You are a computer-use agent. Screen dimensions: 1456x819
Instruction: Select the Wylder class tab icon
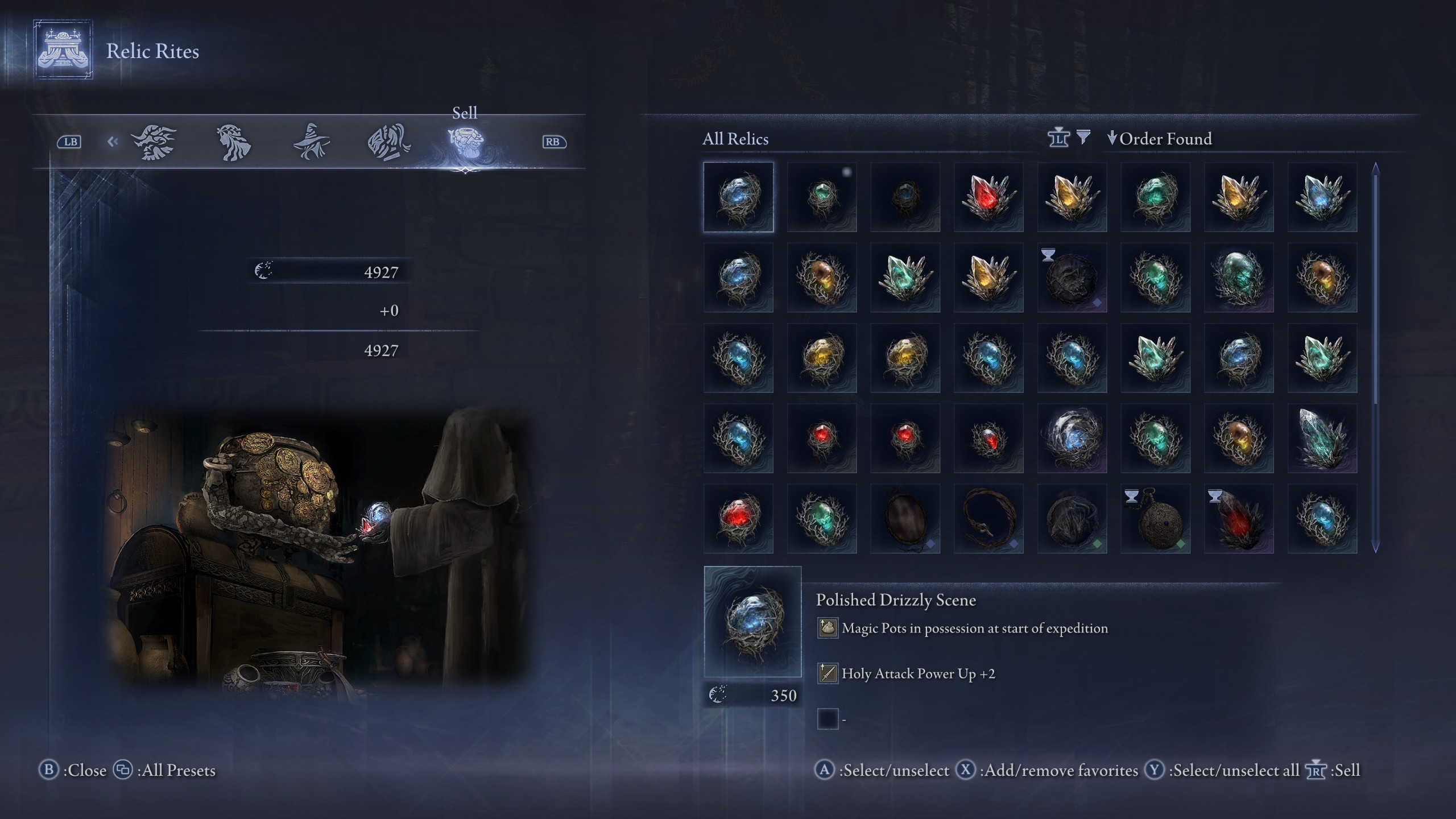tap(155, 142)
